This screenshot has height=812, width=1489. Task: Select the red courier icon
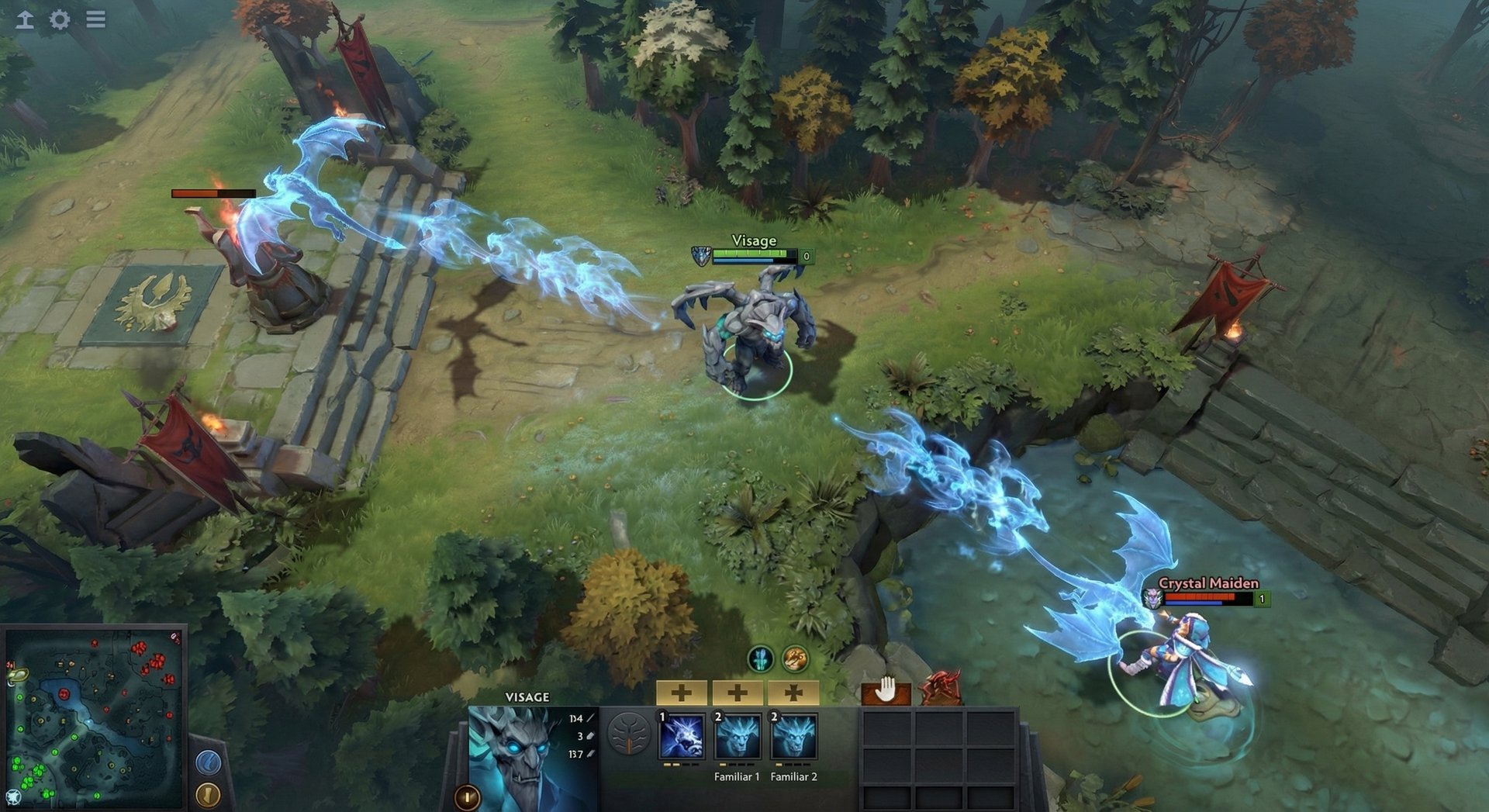coord(941,689)
